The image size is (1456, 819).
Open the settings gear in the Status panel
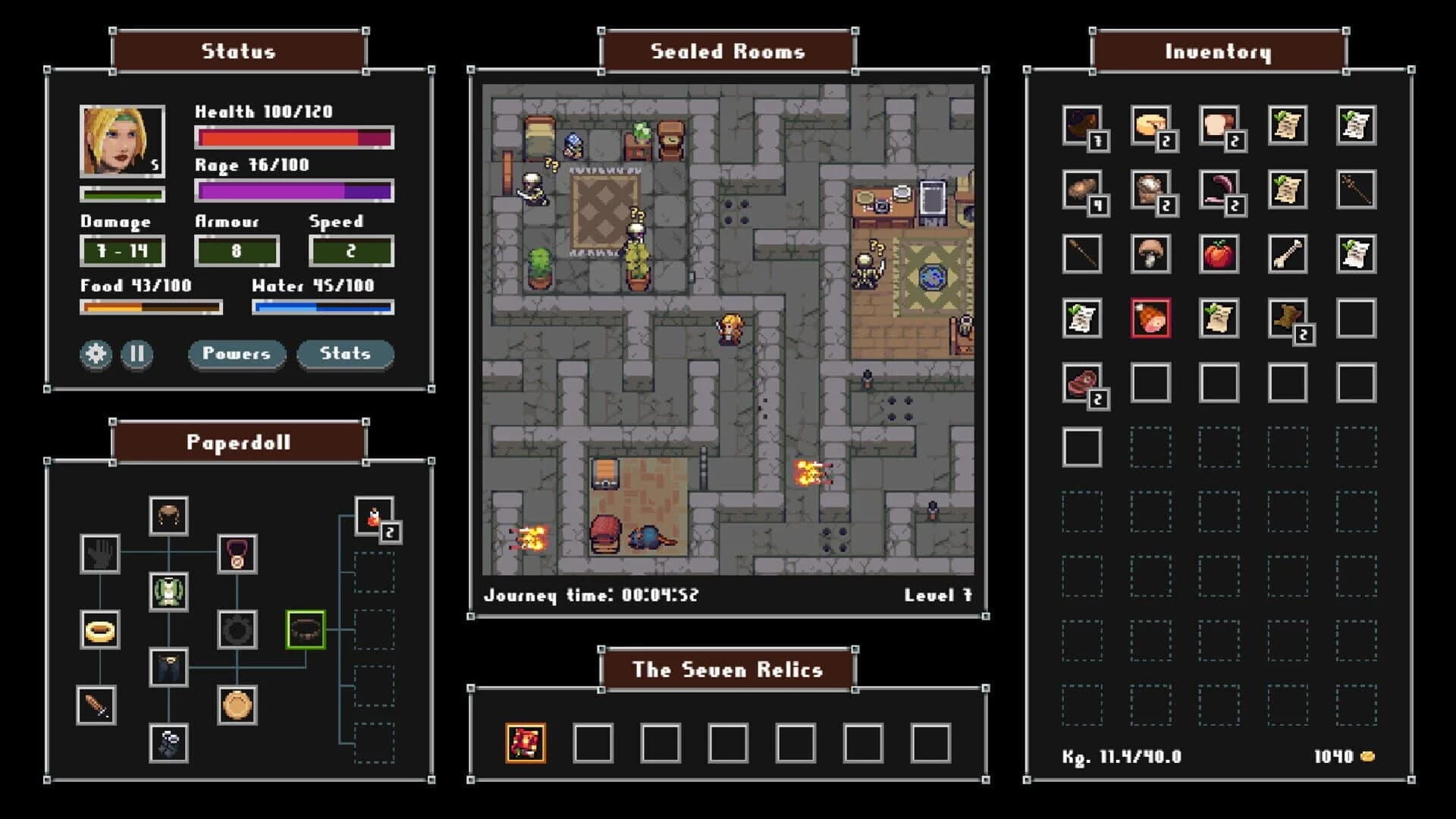(x=94, y=353)
